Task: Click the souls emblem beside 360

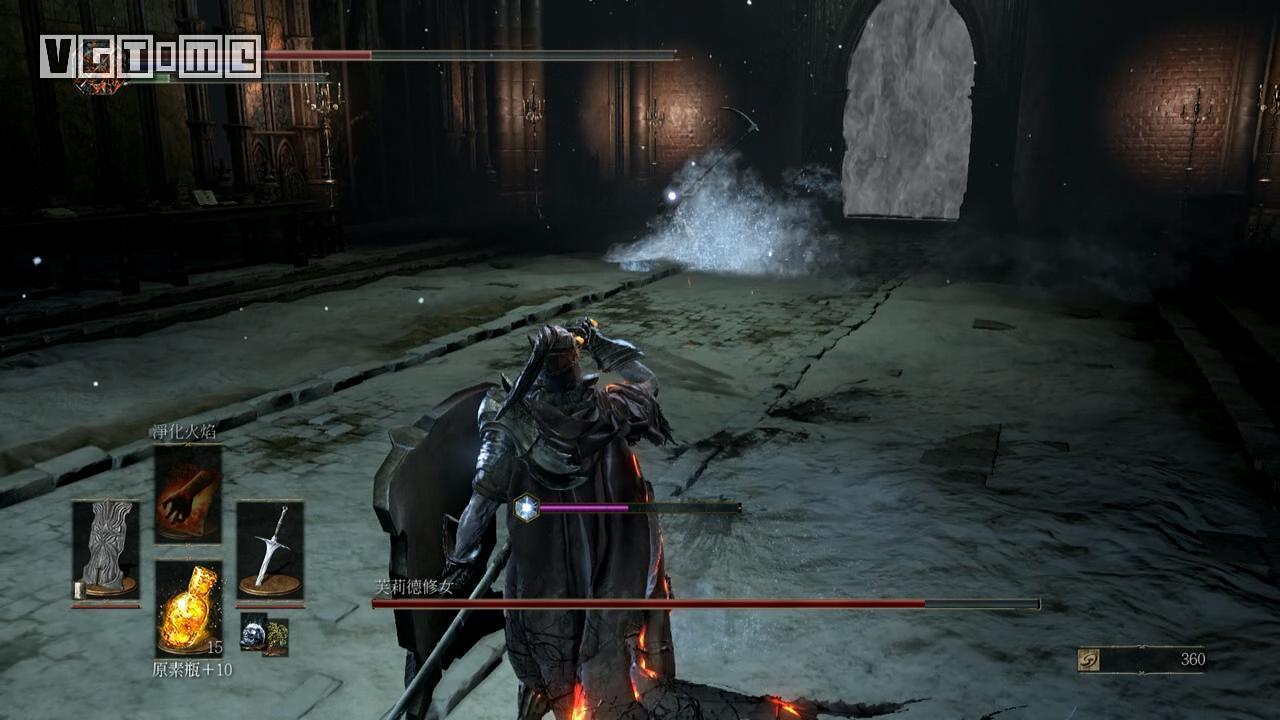Action: click(1089, 660)
